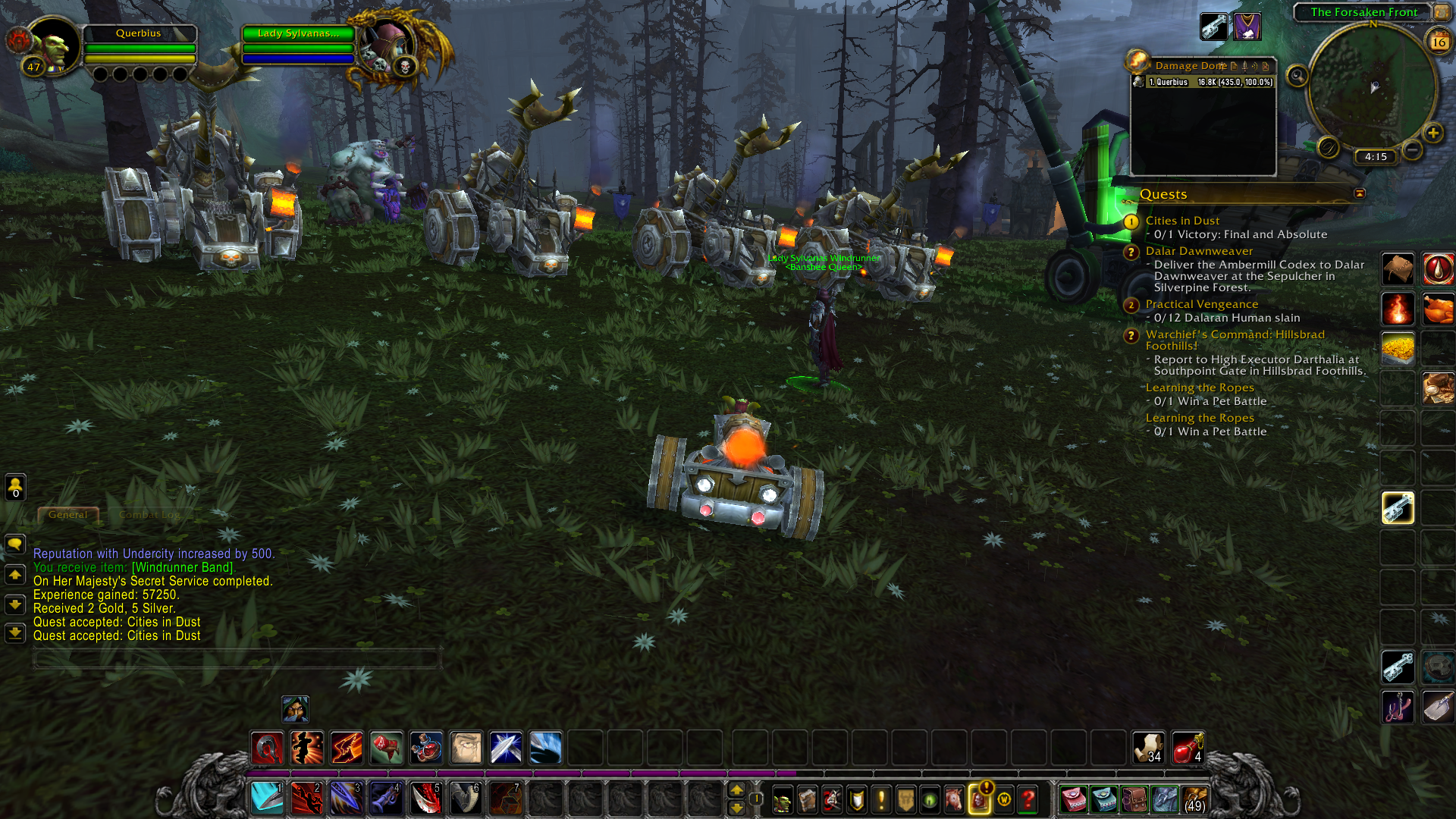Screen dimensions: 1456x819
Task: Open the calendar showing day 16
Action: coord(1439,42)
